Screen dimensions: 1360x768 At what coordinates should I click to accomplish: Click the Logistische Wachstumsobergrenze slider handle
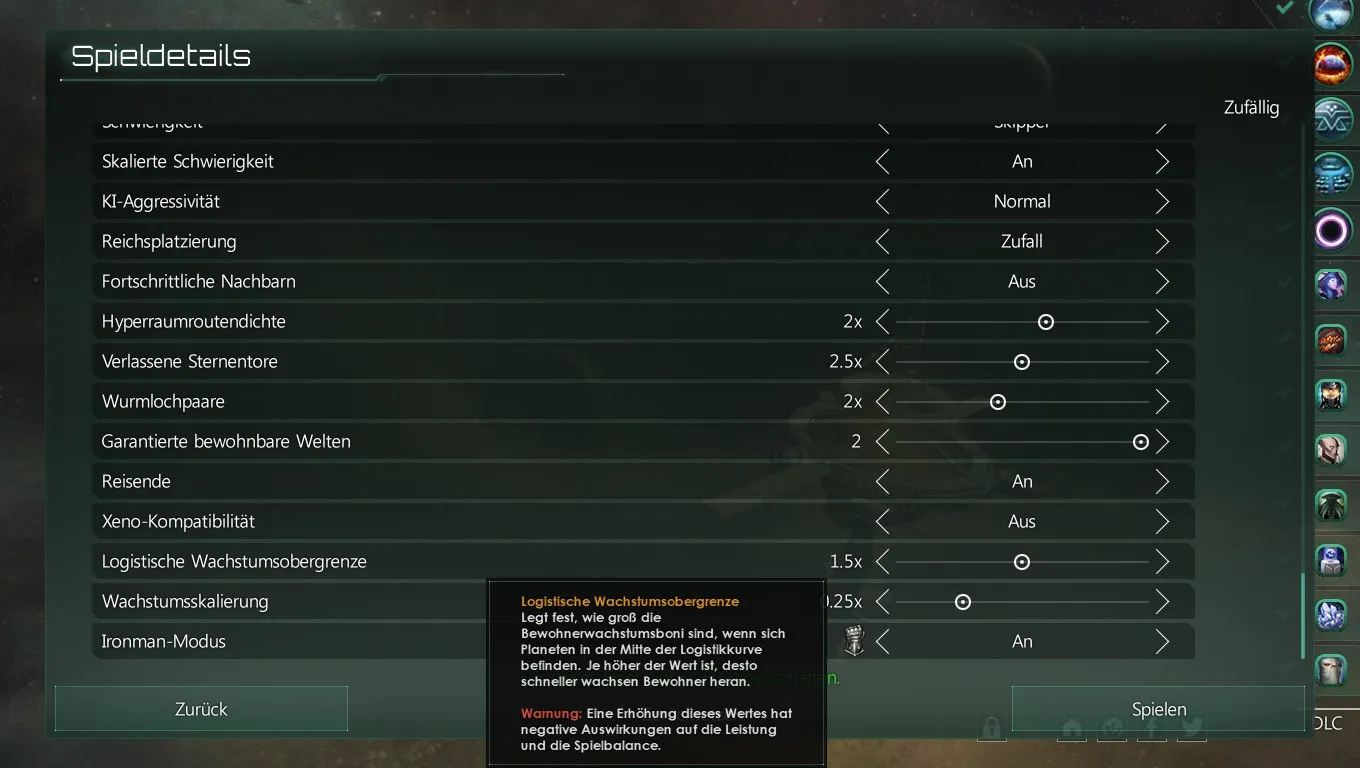[x=1022, y=562]
